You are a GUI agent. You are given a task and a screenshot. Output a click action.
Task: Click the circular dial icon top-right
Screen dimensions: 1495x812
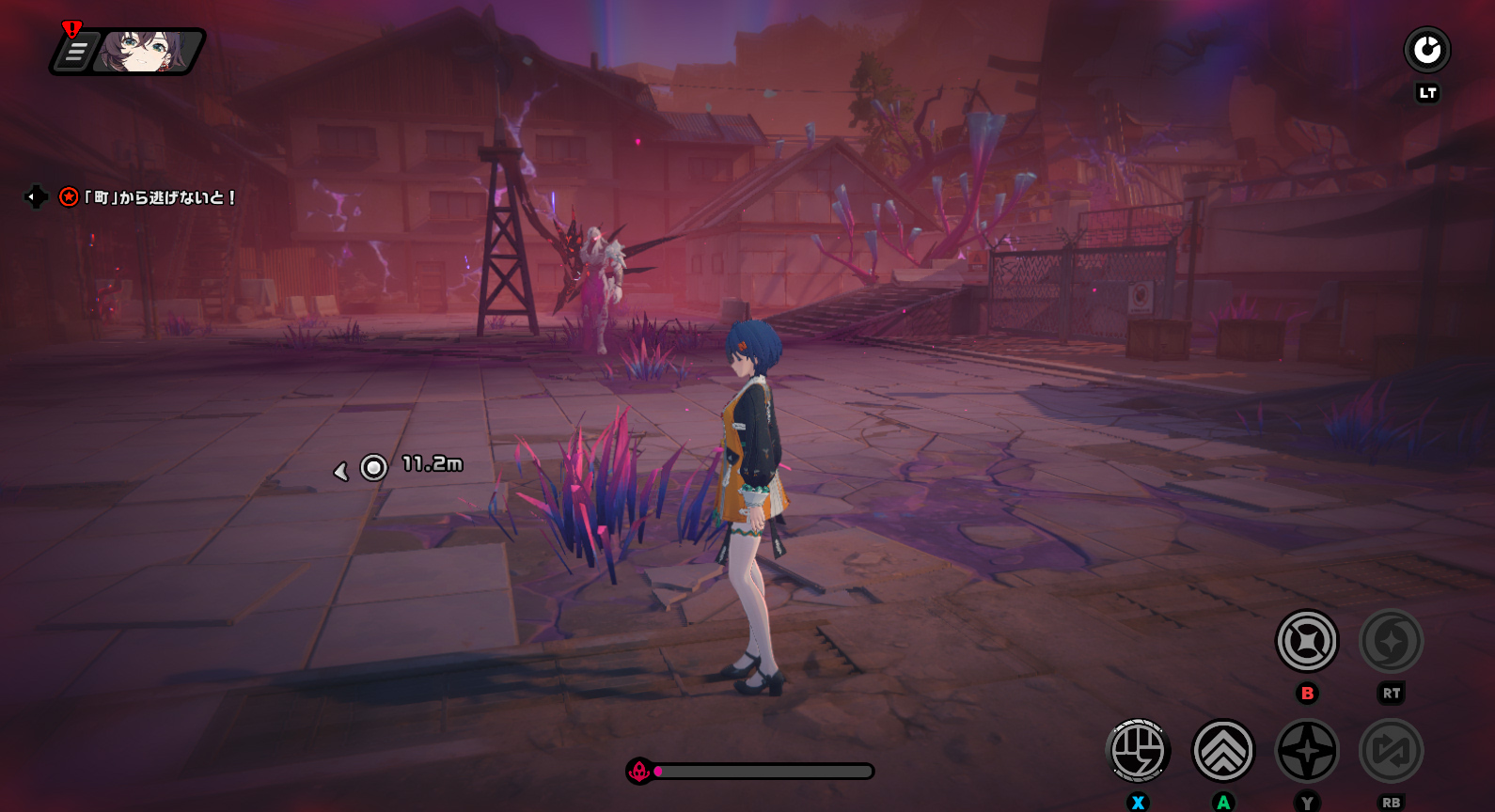(1426, 50)
